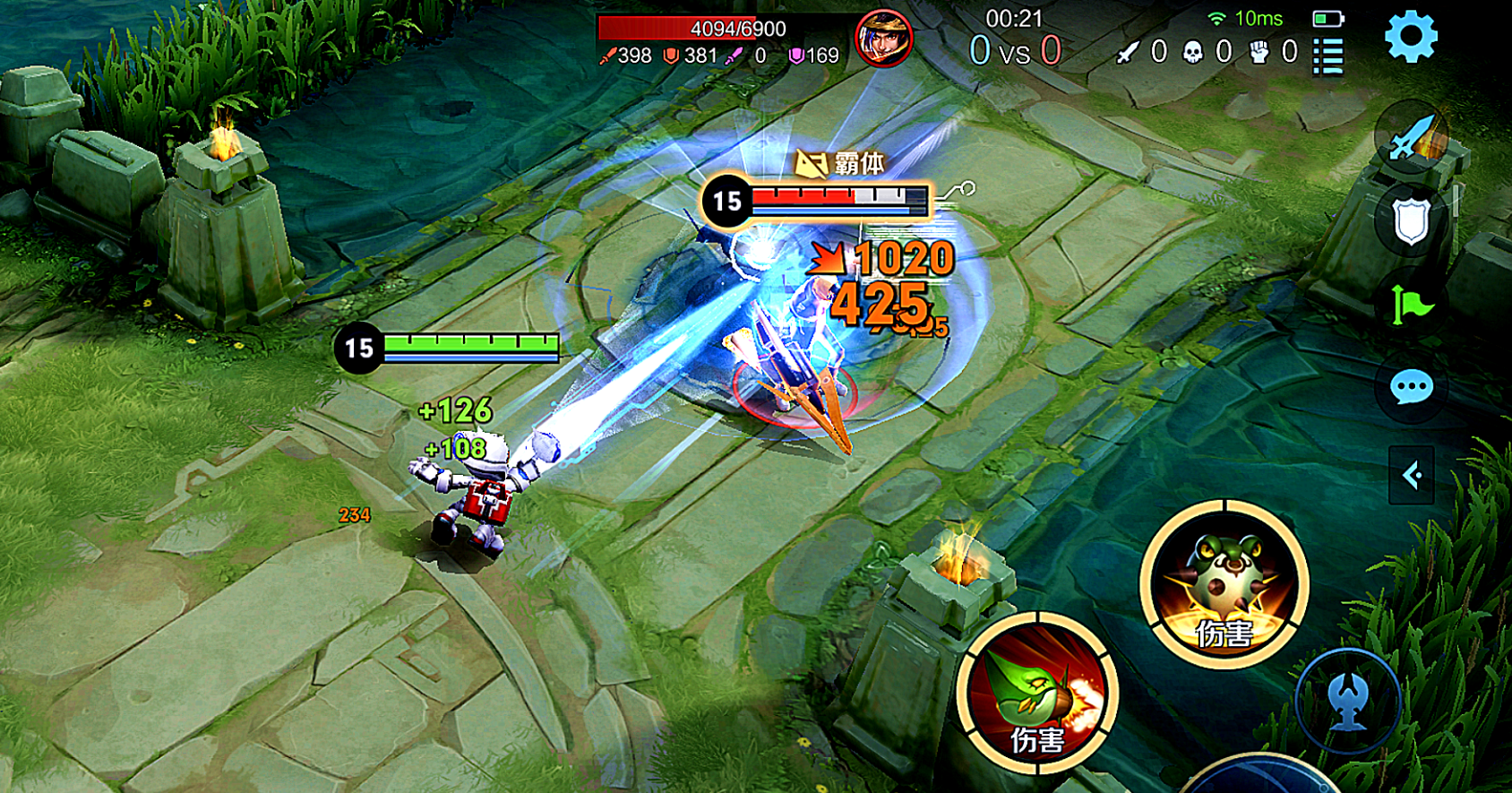The width and height of the screenshot is (1512, 793).
Task: Send the green flag rally signal
Action: coord(1411,304)
